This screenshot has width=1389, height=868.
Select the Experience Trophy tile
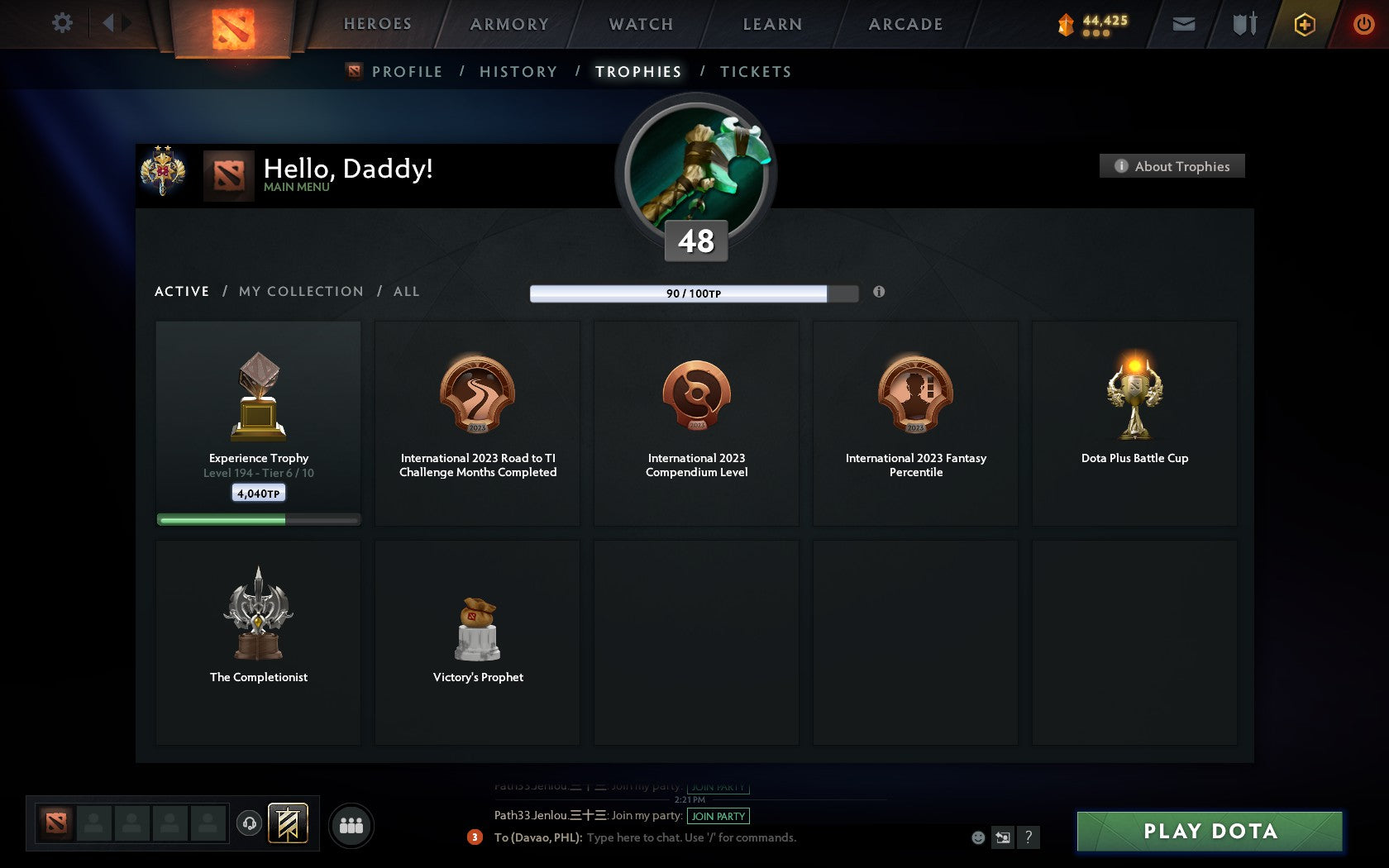pyautogui.click(x=257, y=422)
